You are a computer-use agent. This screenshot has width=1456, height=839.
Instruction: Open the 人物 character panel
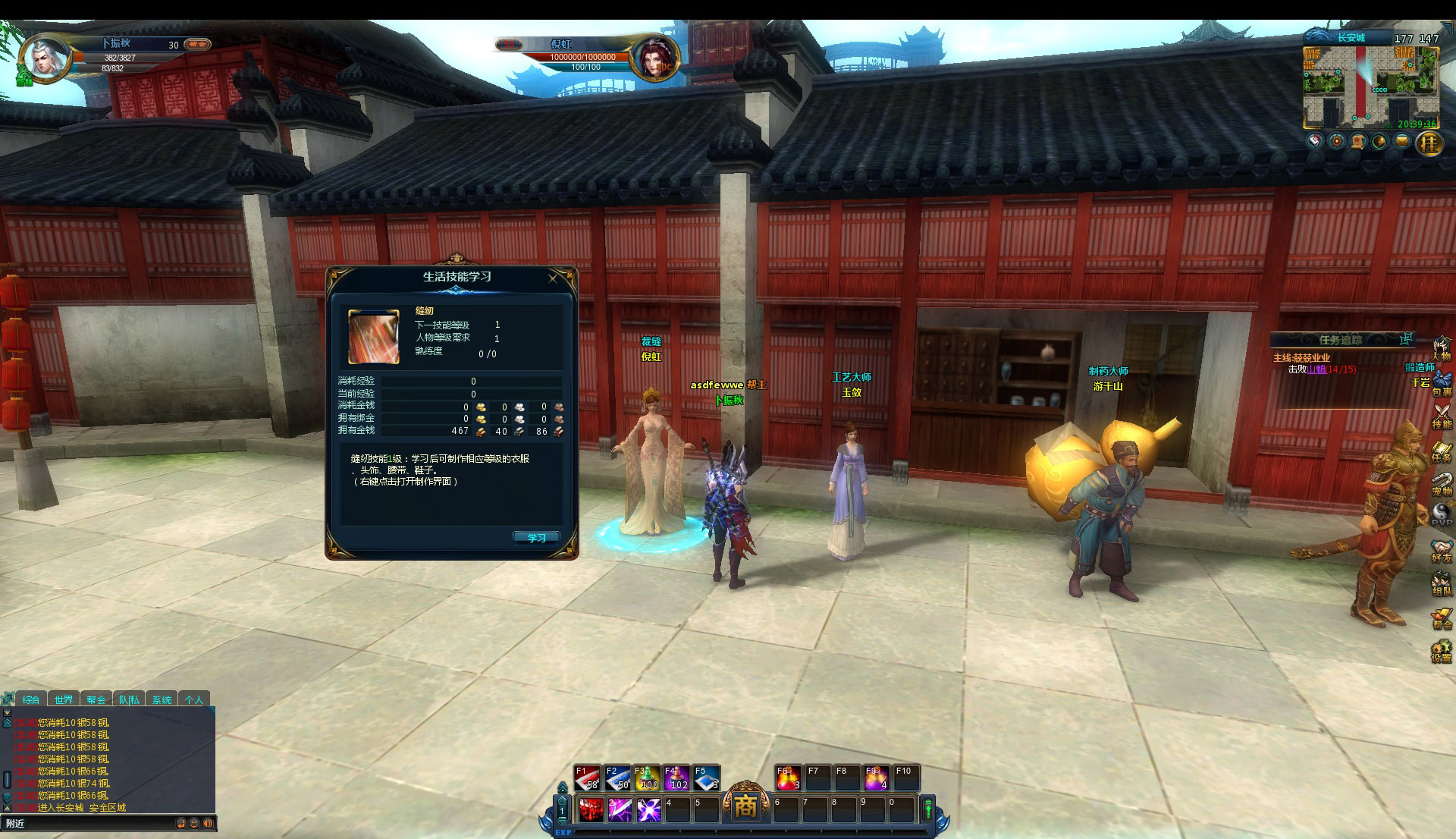point(1441,350)
